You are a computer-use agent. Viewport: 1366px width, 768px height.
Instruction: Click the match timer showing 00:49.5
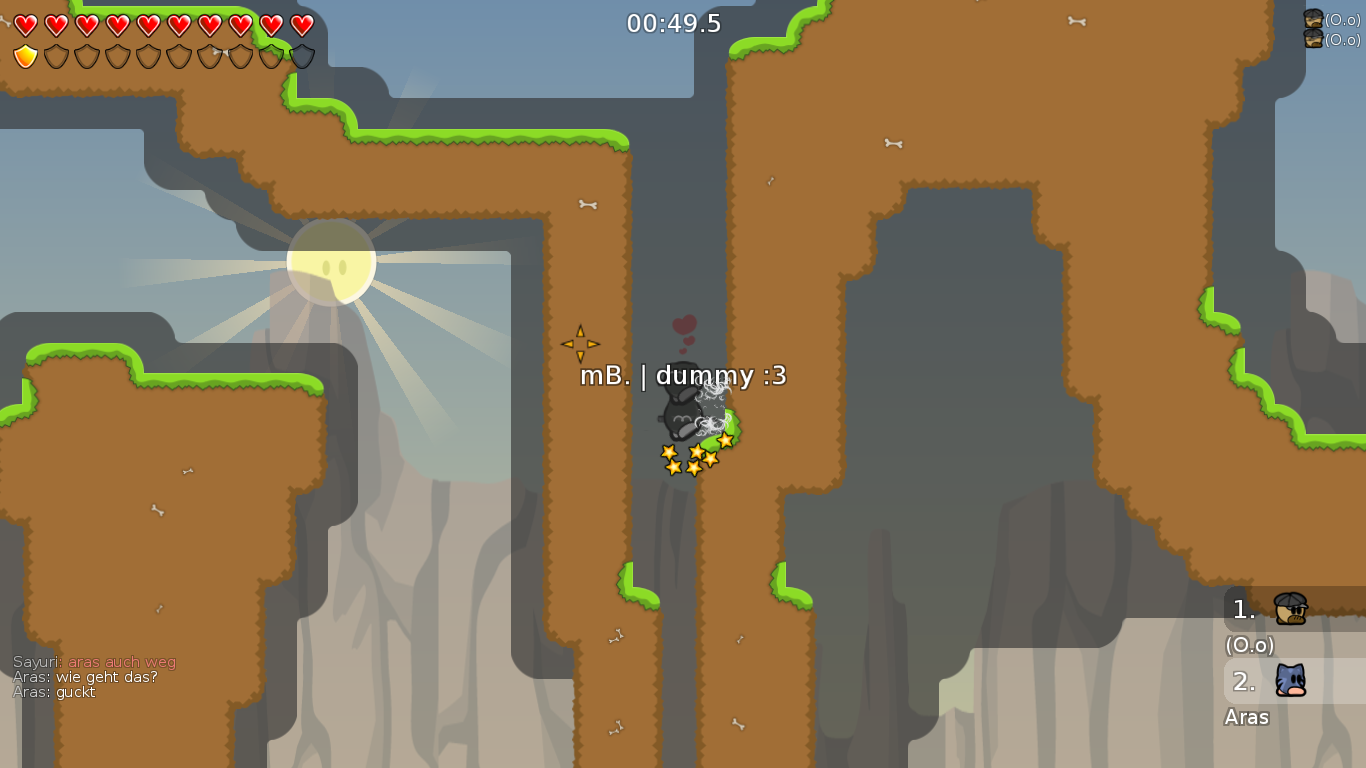[674, 23]
